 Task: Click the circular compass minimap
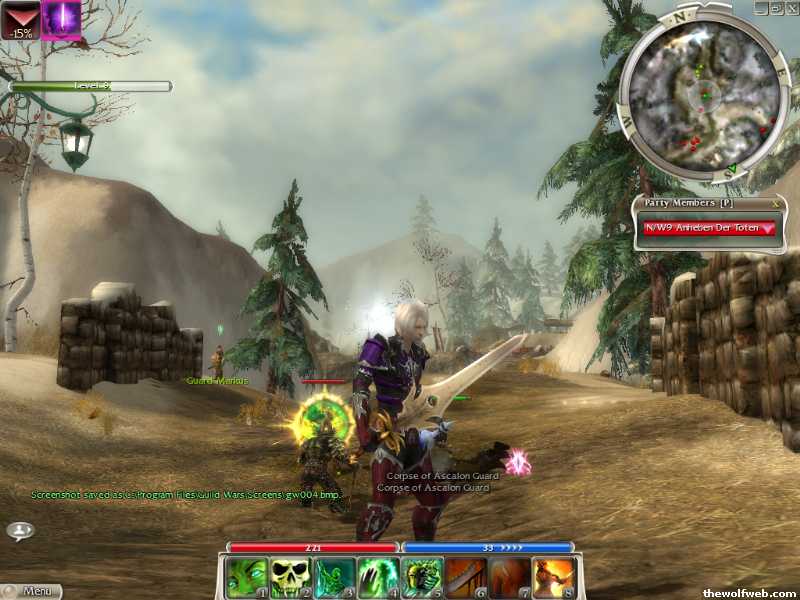click(x=704, y=96)
